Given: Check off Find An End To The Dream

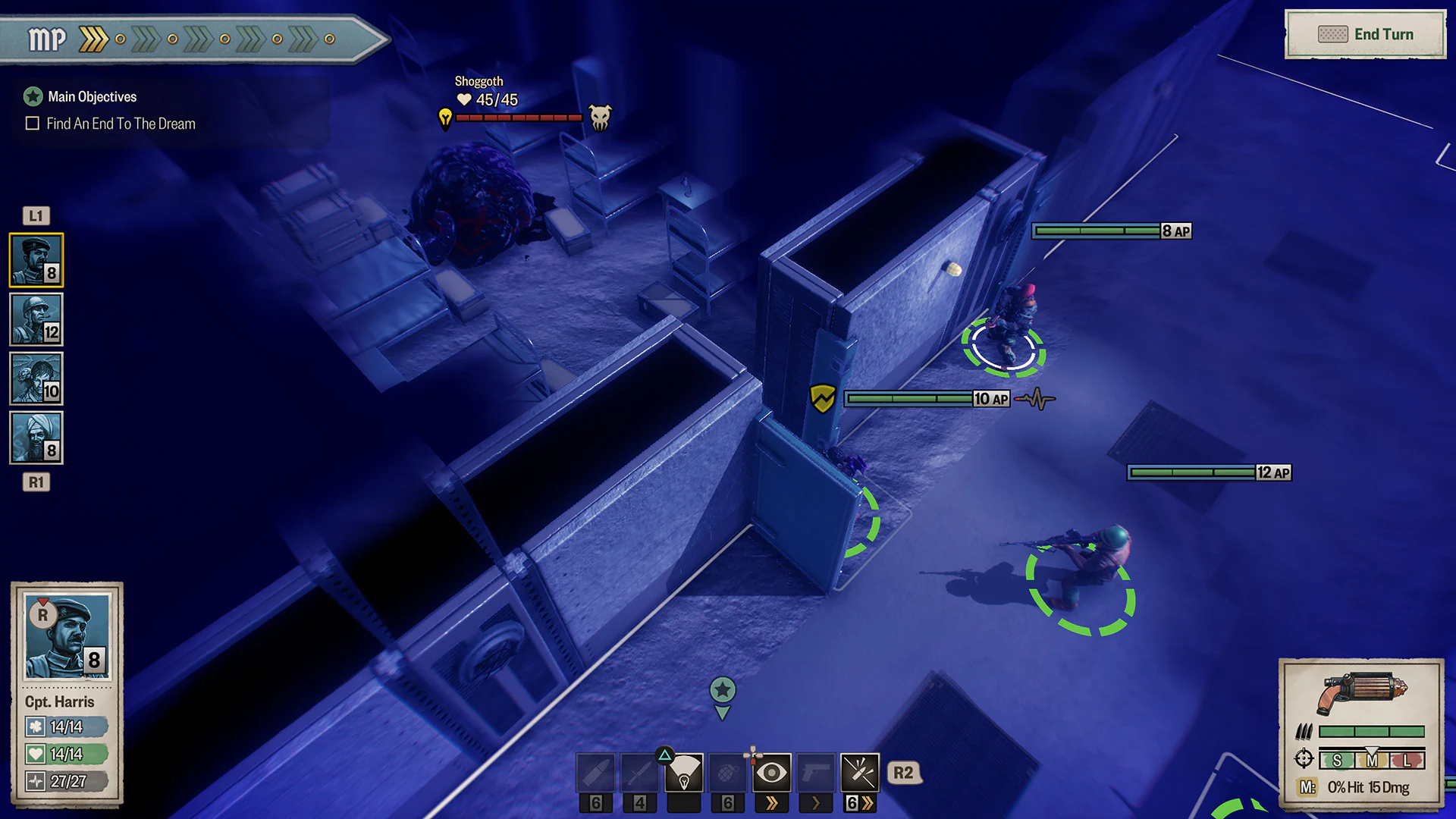Looking at the screenshot, I should coord(32,123).
